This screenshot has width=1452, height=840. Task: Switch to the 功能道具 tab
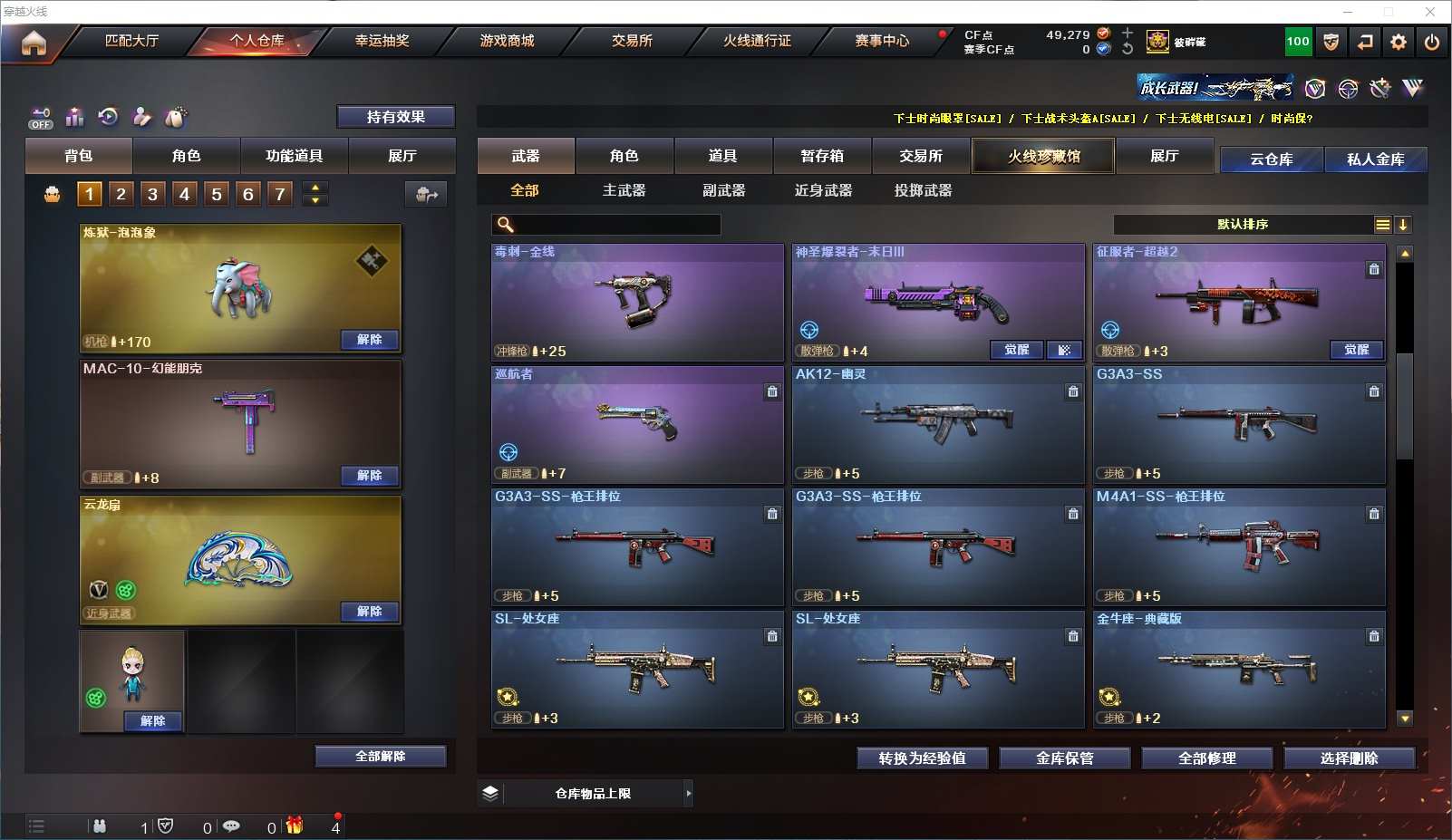[x=294, y=156]
